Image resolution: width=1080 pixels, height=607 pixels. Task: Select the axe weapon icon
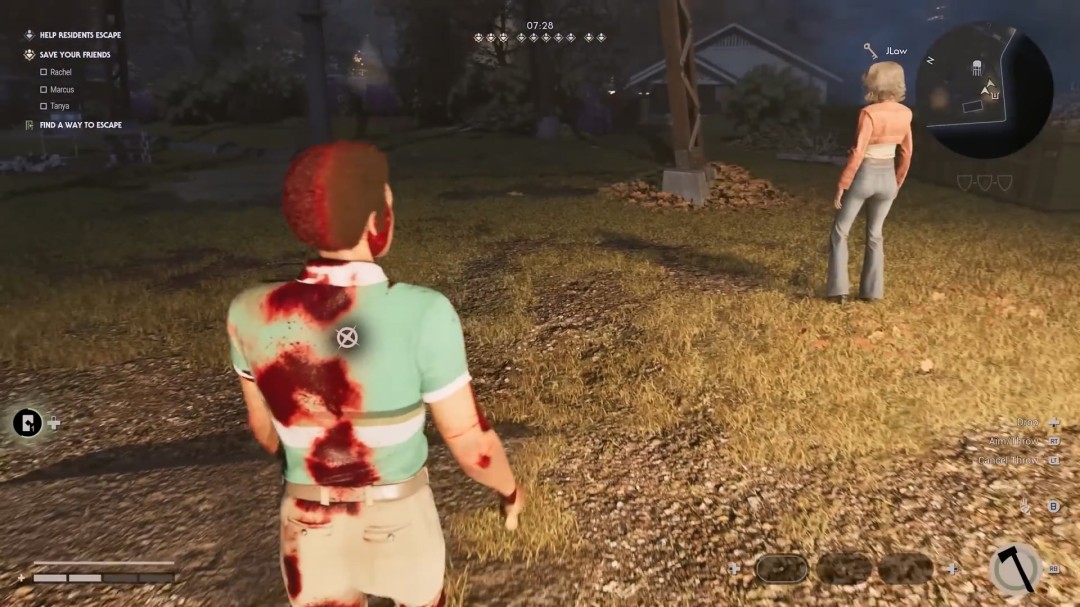[1014, 569]
